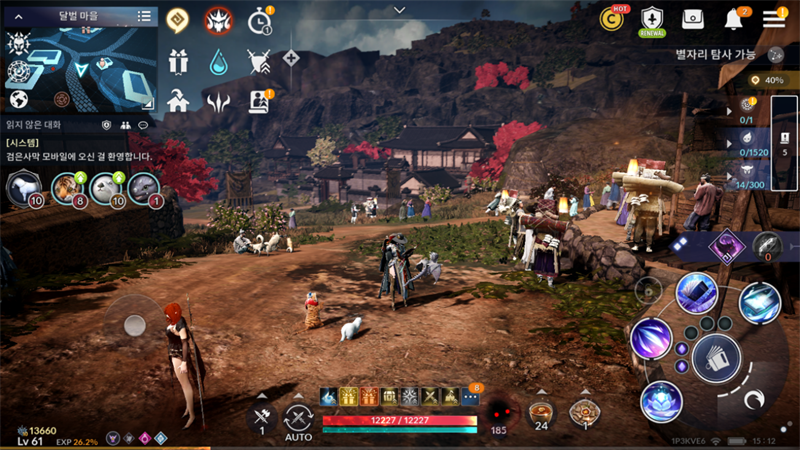Screen dimensions: 800x450
Task: Open the gift box rewards icon
Action: tap(179, 62)
